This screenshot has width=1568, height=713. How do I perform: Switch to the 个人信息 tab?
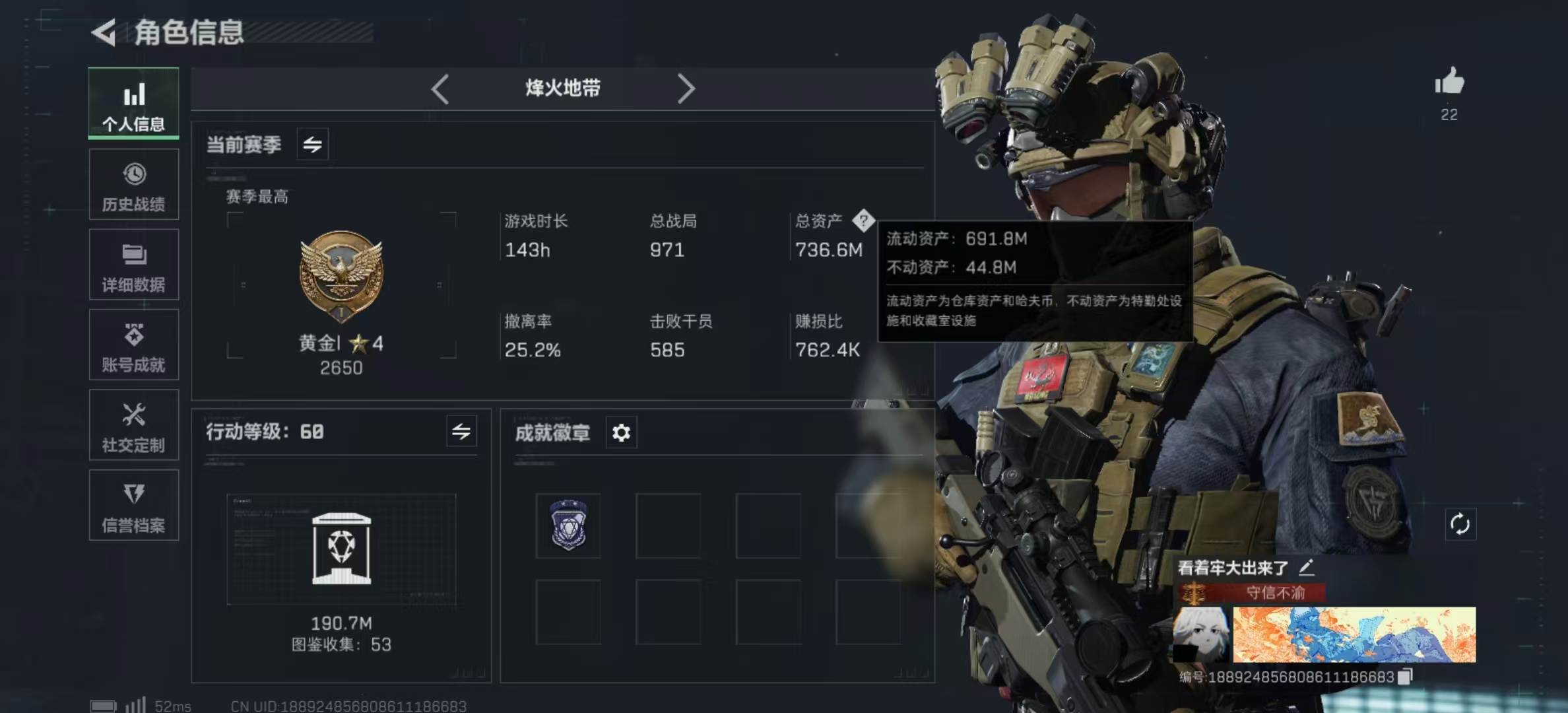tap(134, 104)
